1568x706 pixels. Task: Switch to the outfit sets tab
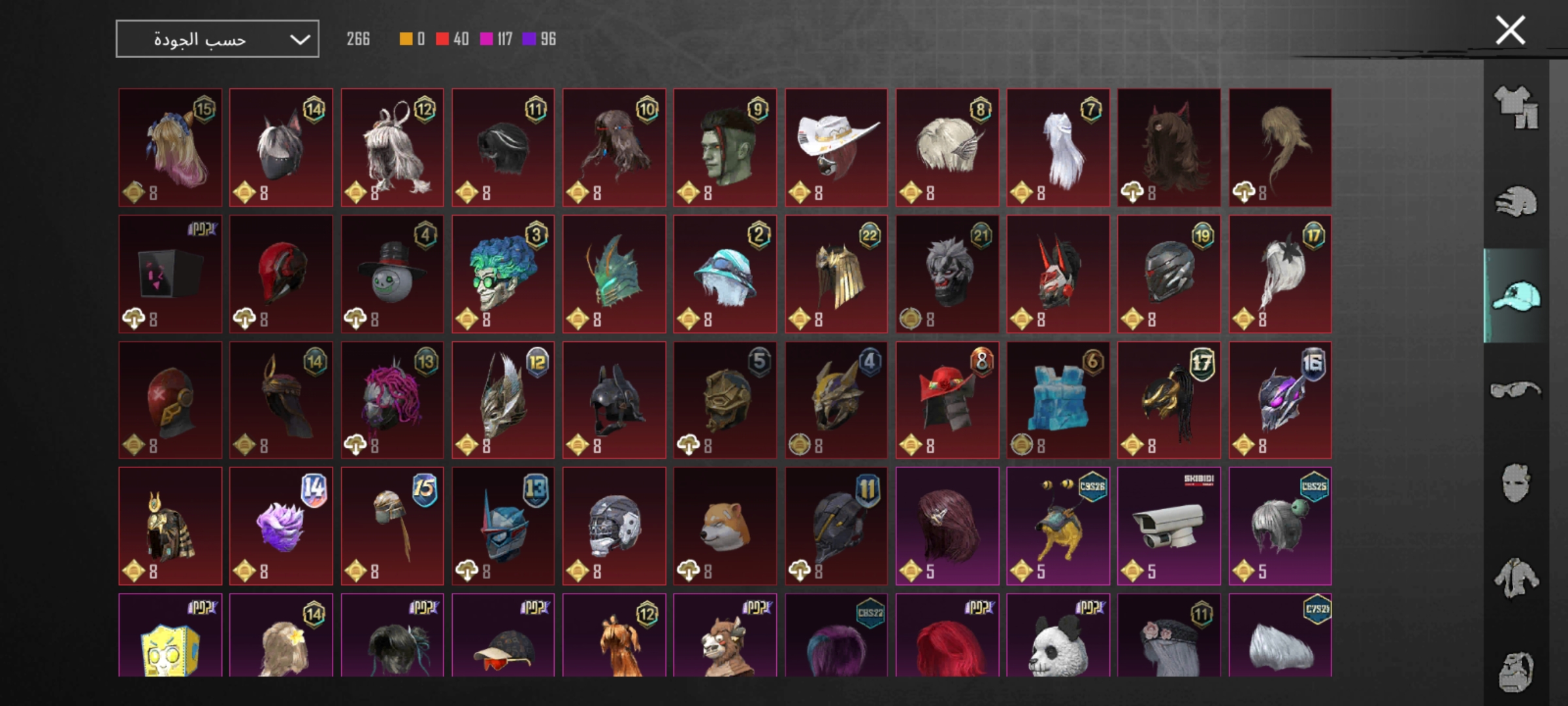point(1516,108)
